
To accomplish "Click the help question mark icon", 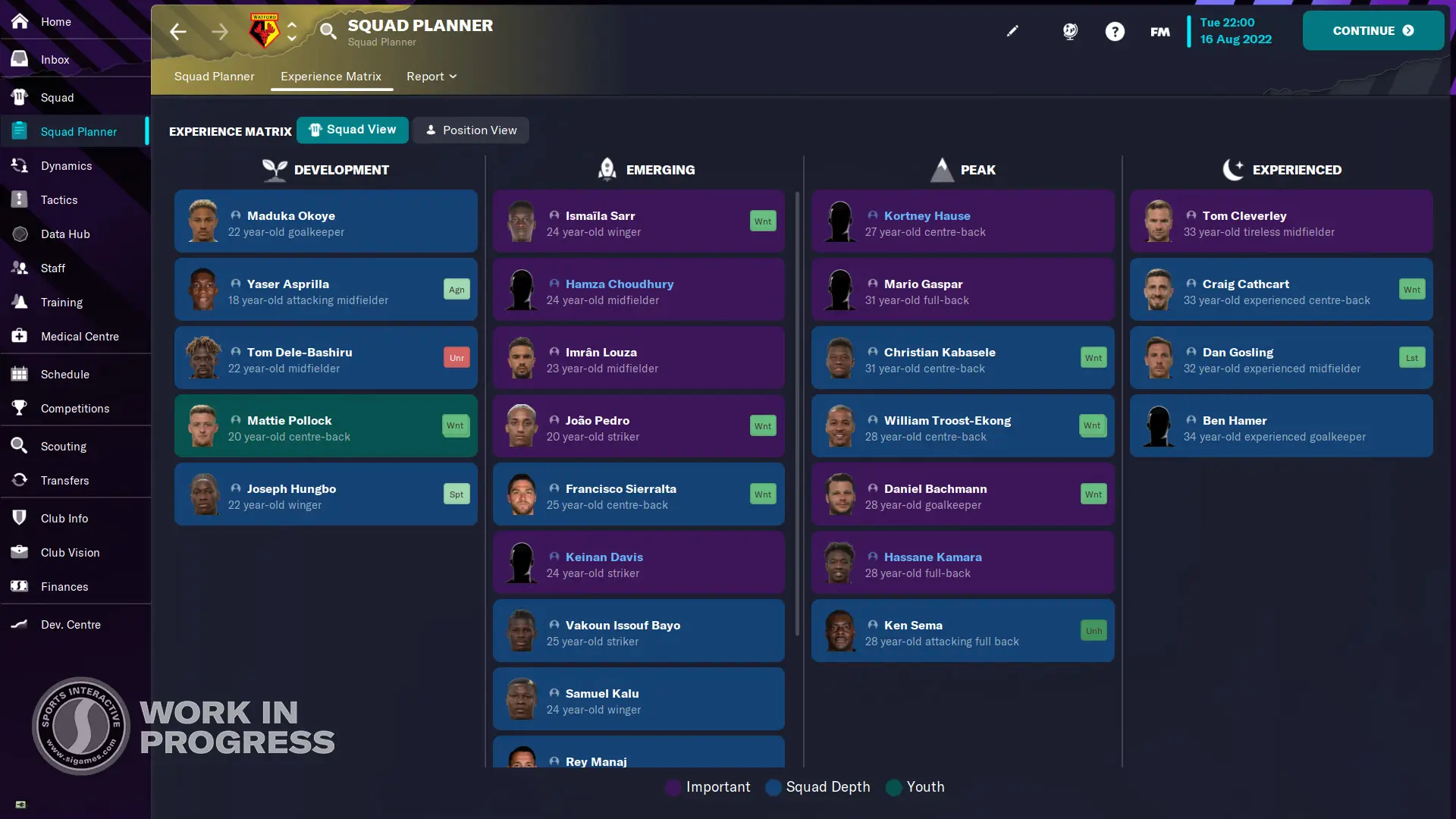I will point(1116,31).
